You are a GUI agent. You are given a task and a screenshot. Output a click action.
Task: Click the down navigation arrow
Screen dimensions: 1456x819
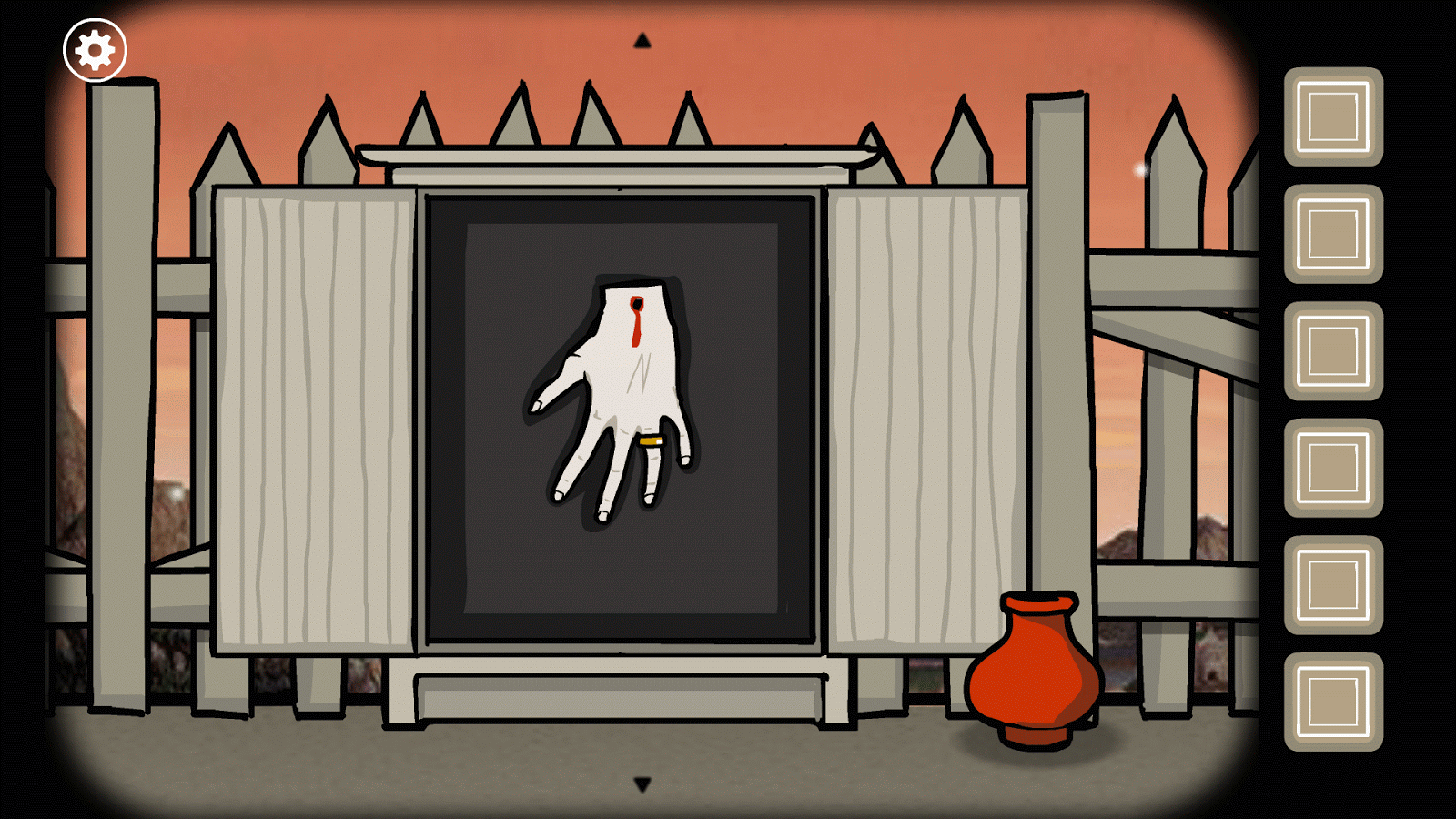point(642,784)
